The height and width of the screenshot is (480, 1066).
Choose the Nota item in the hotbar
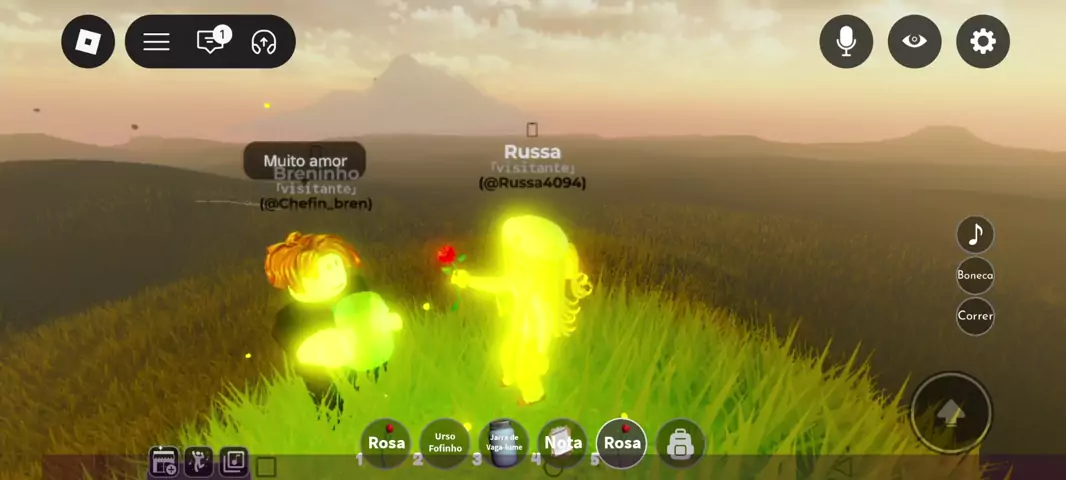click(563, 443)
